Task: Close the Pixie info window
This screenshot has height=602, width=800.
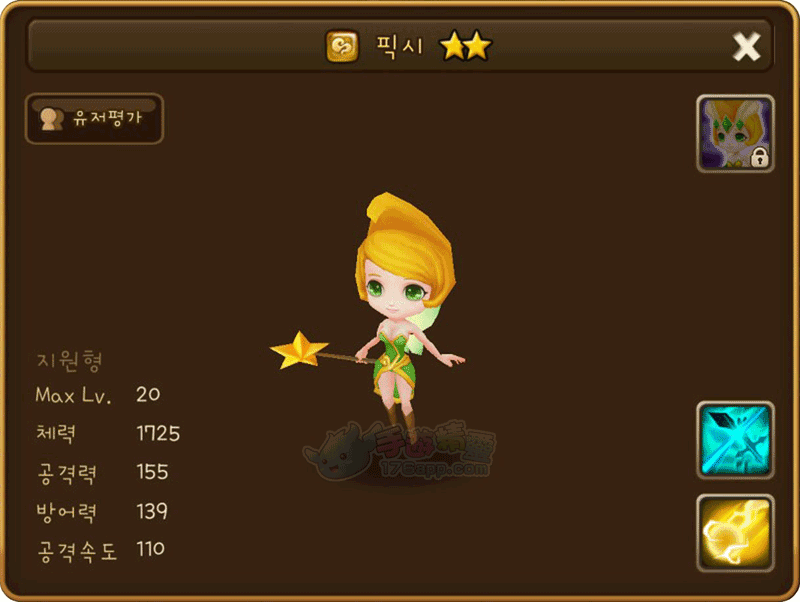Action: [746, 46]
